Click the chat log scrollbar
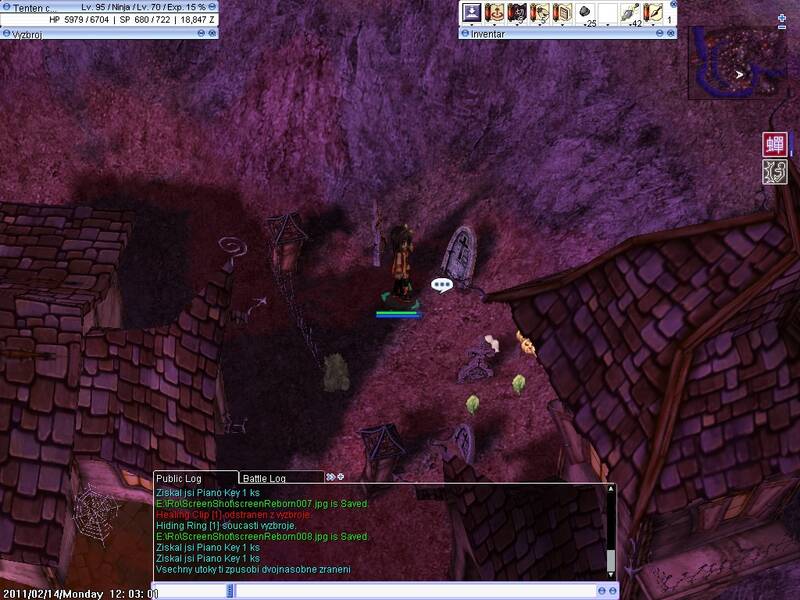This screenshot has width=800, height=600. [x=610, y=530]
